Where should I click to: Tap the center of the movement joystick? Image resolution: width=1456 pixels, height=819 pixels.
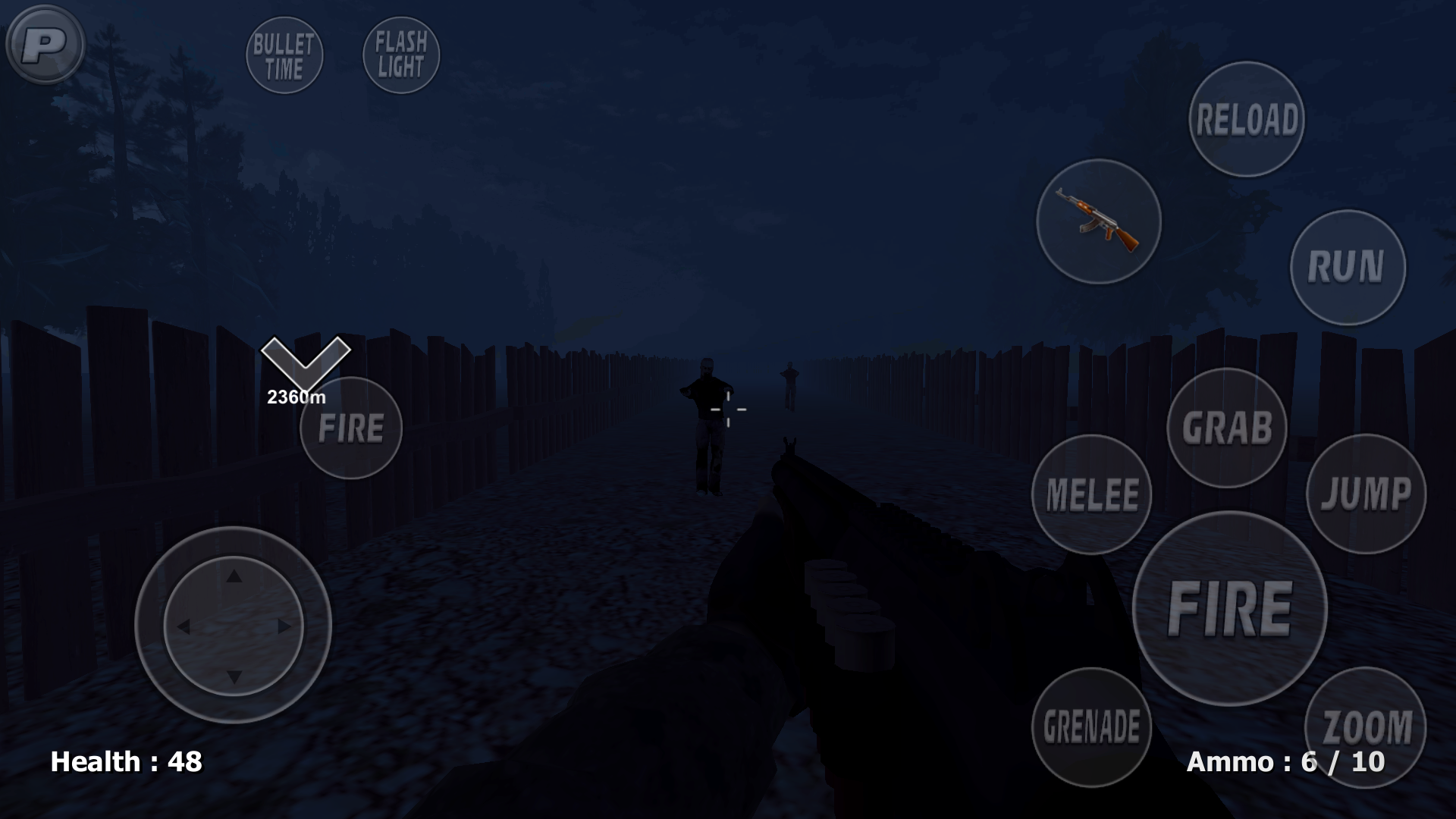[235, 626]
